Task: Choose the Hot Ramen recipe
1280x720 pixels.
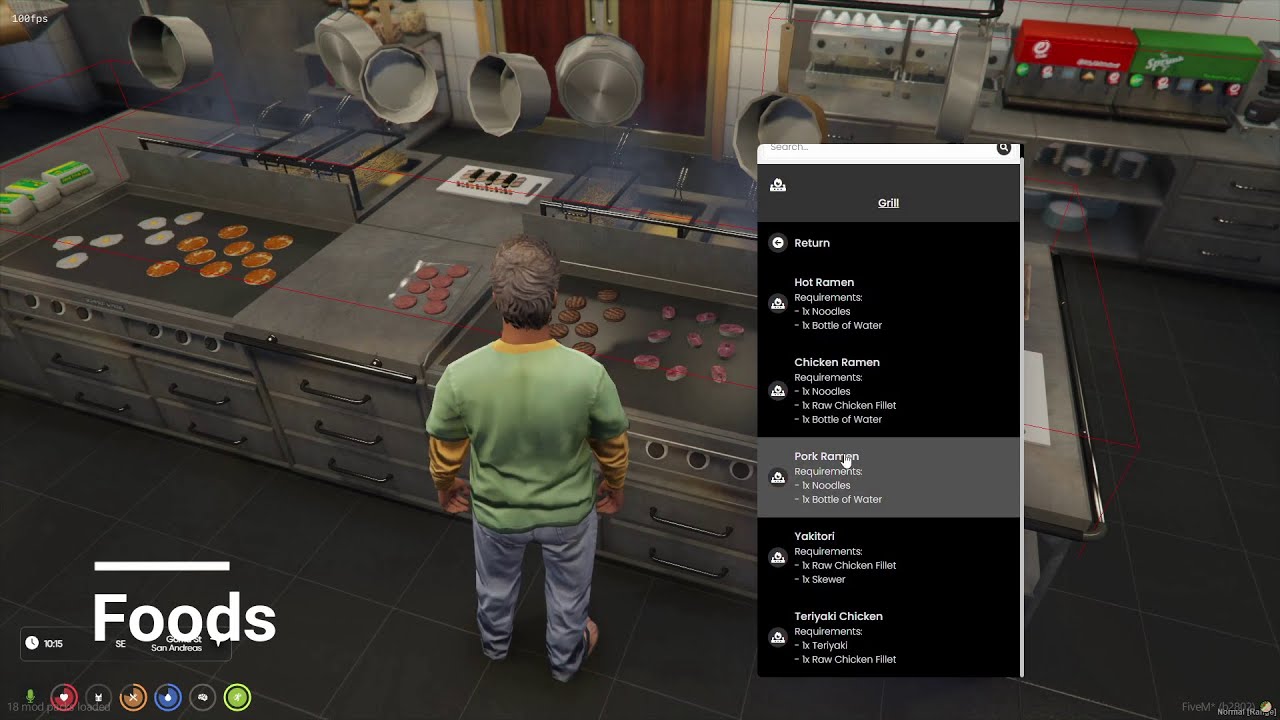Action: [887, 303]
